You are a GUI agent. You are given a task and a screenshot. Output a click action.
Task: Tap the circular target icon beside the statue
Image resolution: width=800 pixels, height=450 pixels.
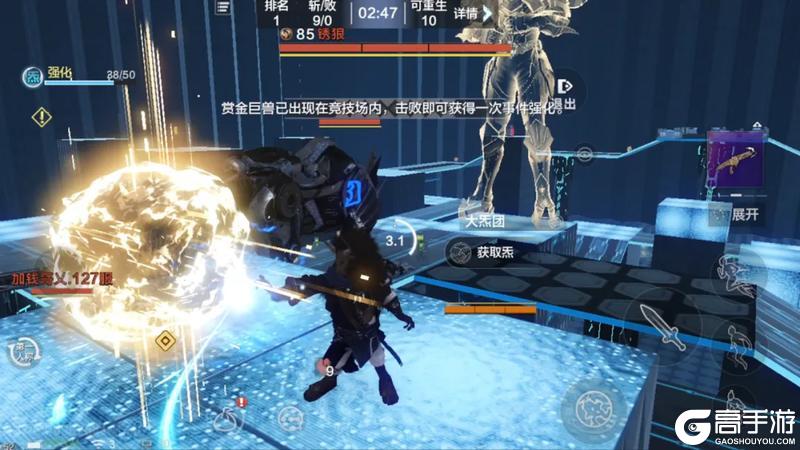point(584,154)
